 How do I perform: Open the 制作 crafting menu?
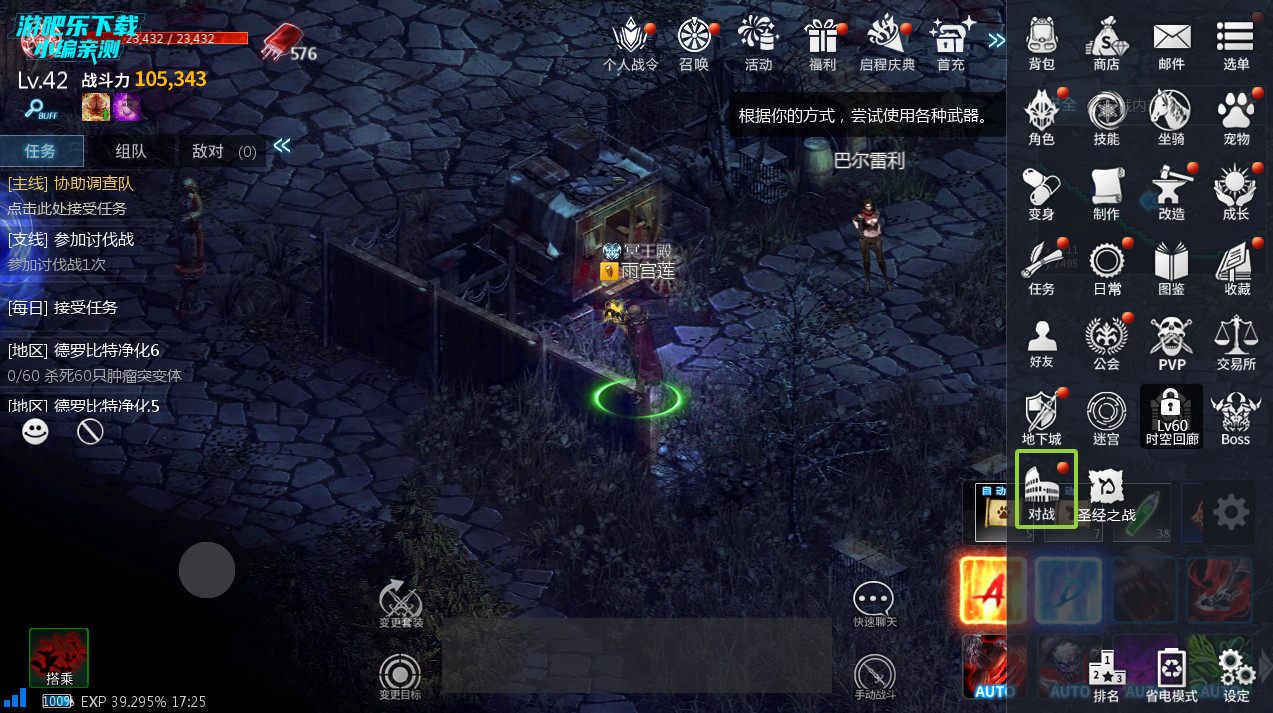click(1106, 192)
